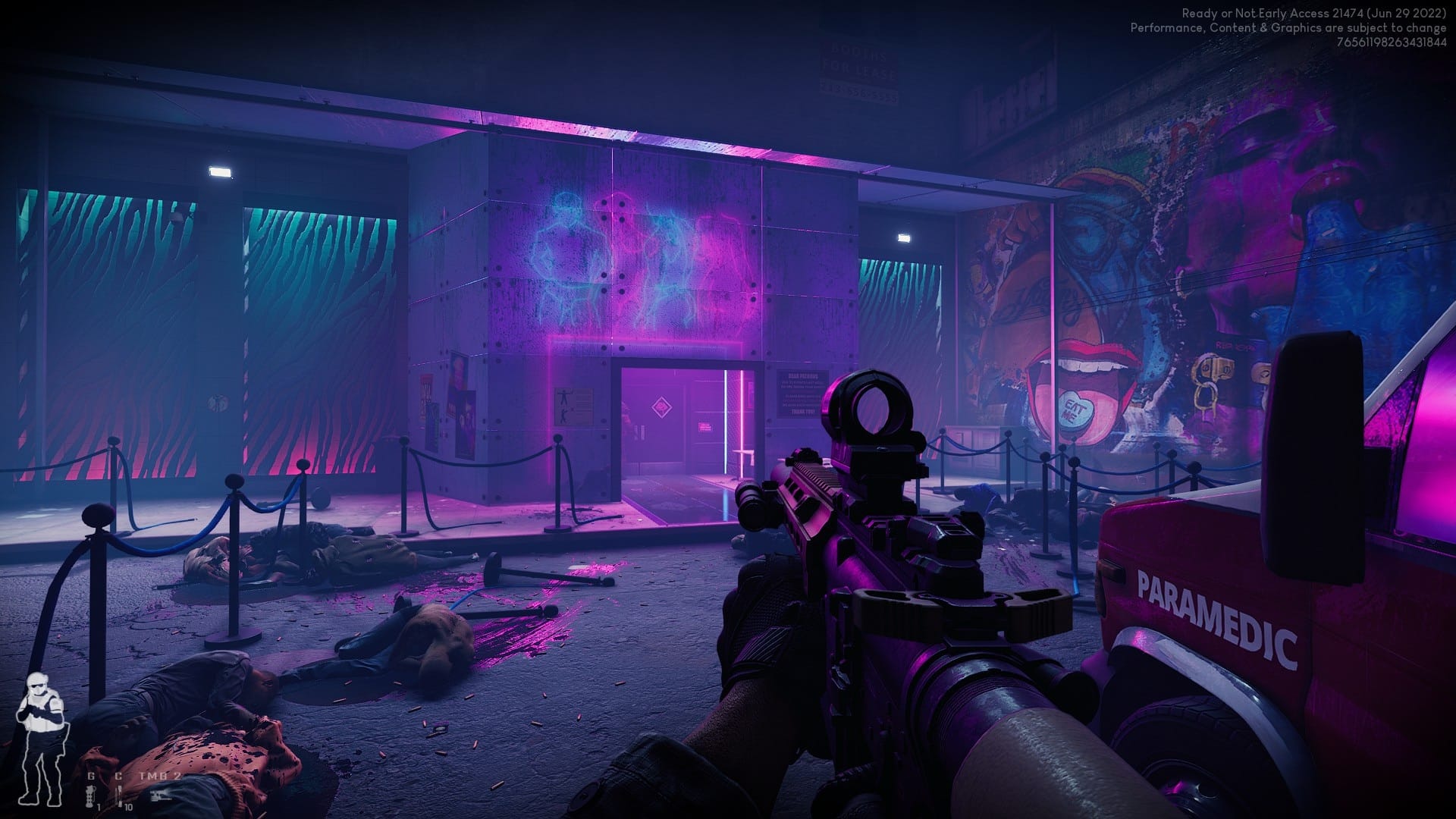Select the flashbang grenade equipment icon
This screenshot has height=819, width=1456.
(x=91, y=795)
